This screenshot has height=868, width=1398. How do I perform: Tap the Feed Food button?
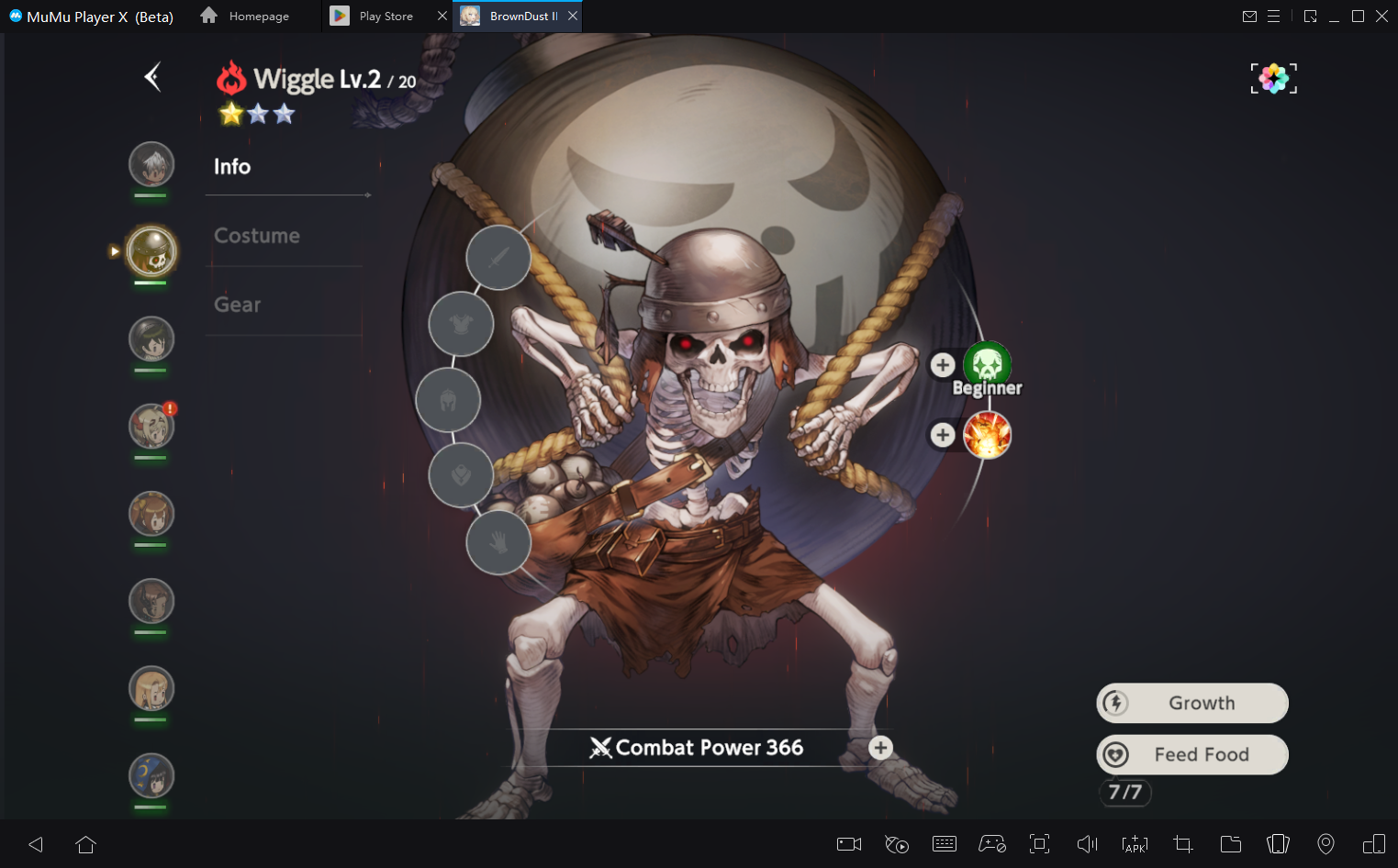click(x=1192, y=755)
